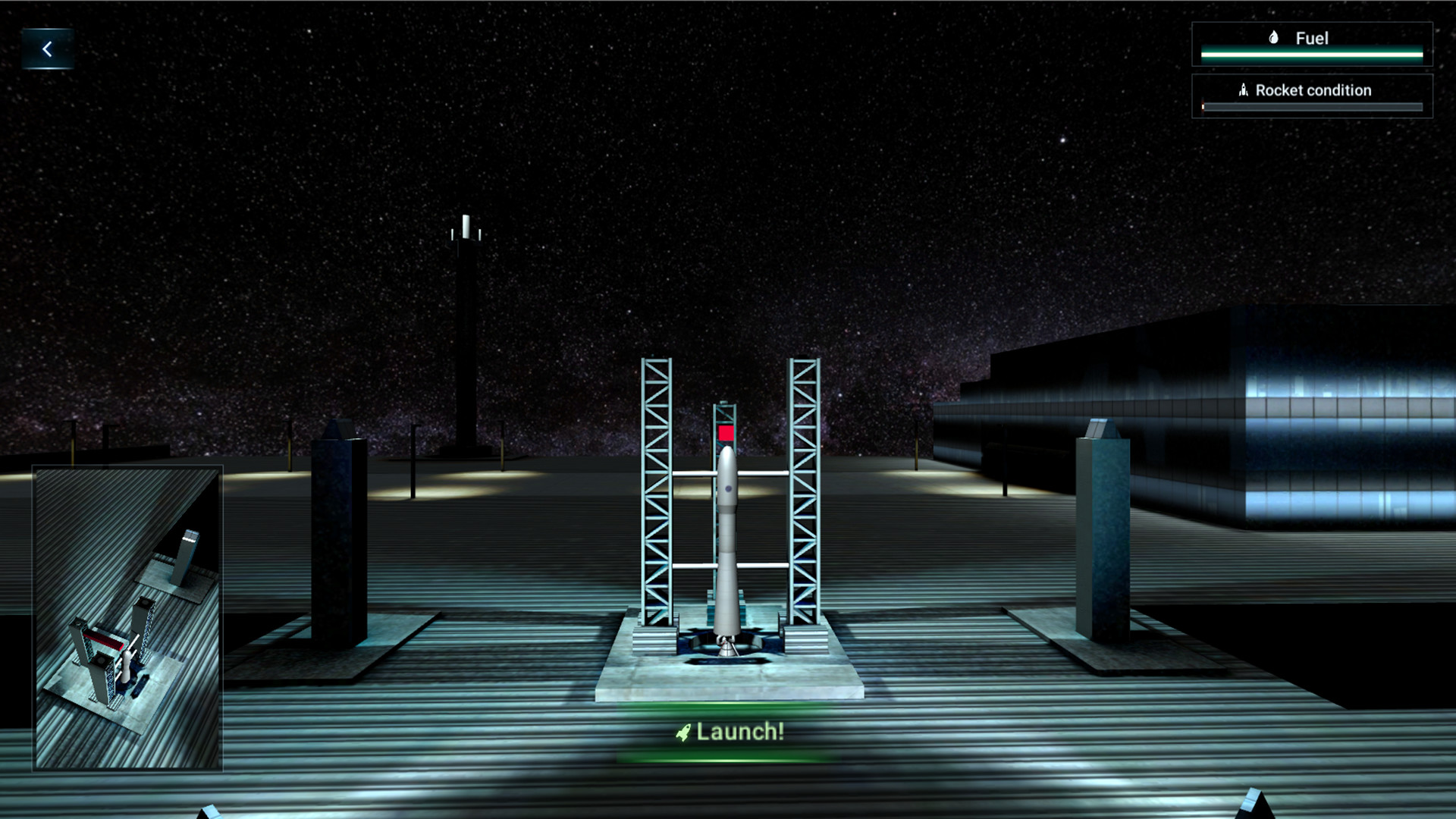Click the small rocket icon inside Launch button

pyautogui.click(x=682, y=733)
